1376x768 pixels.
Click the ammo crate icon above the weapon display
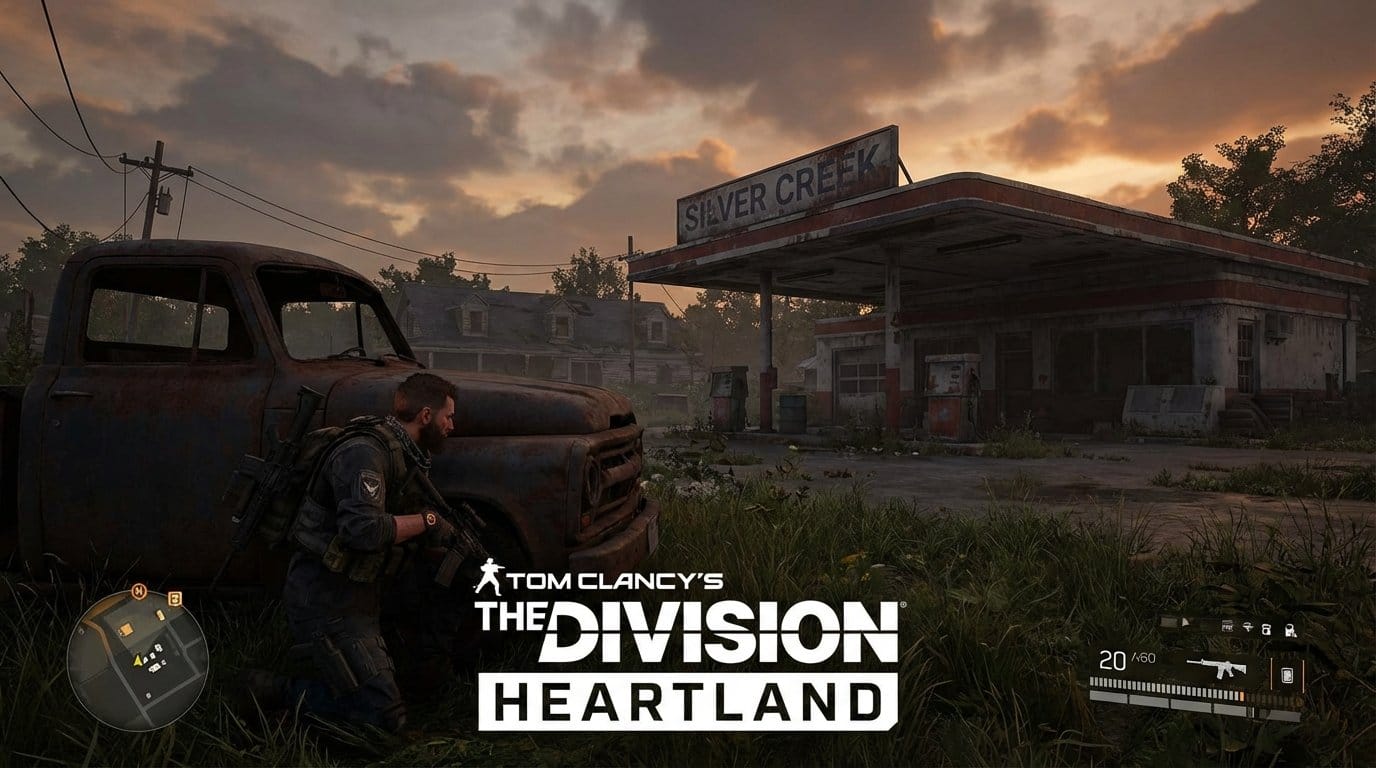pos(1227,626)
